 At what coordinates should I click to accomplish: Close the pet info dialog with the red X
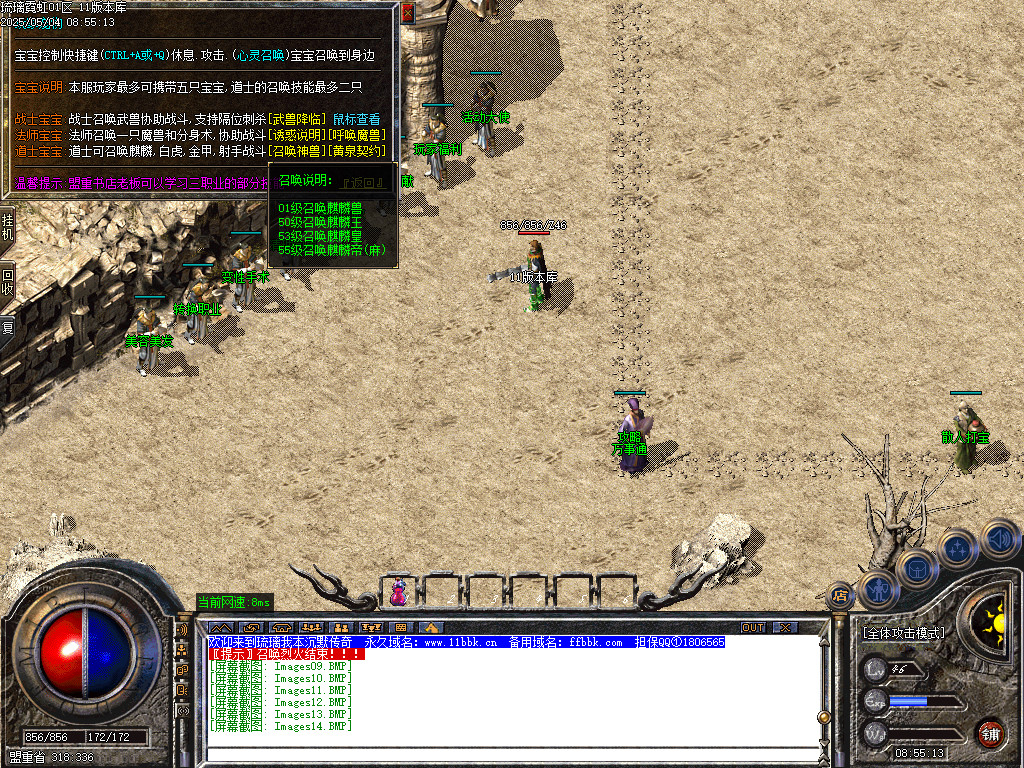click(407, 14)
